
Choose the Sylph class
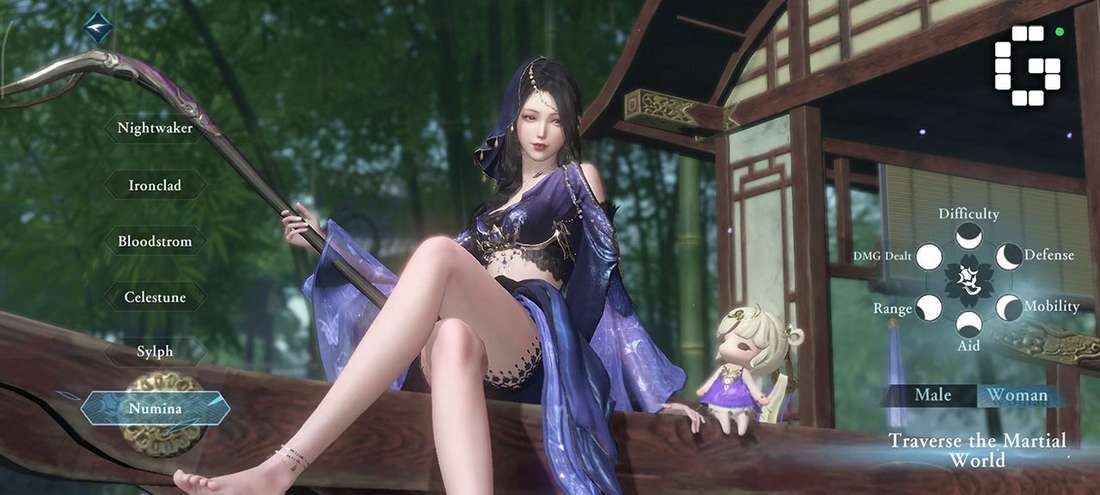[x=155, y=351]
